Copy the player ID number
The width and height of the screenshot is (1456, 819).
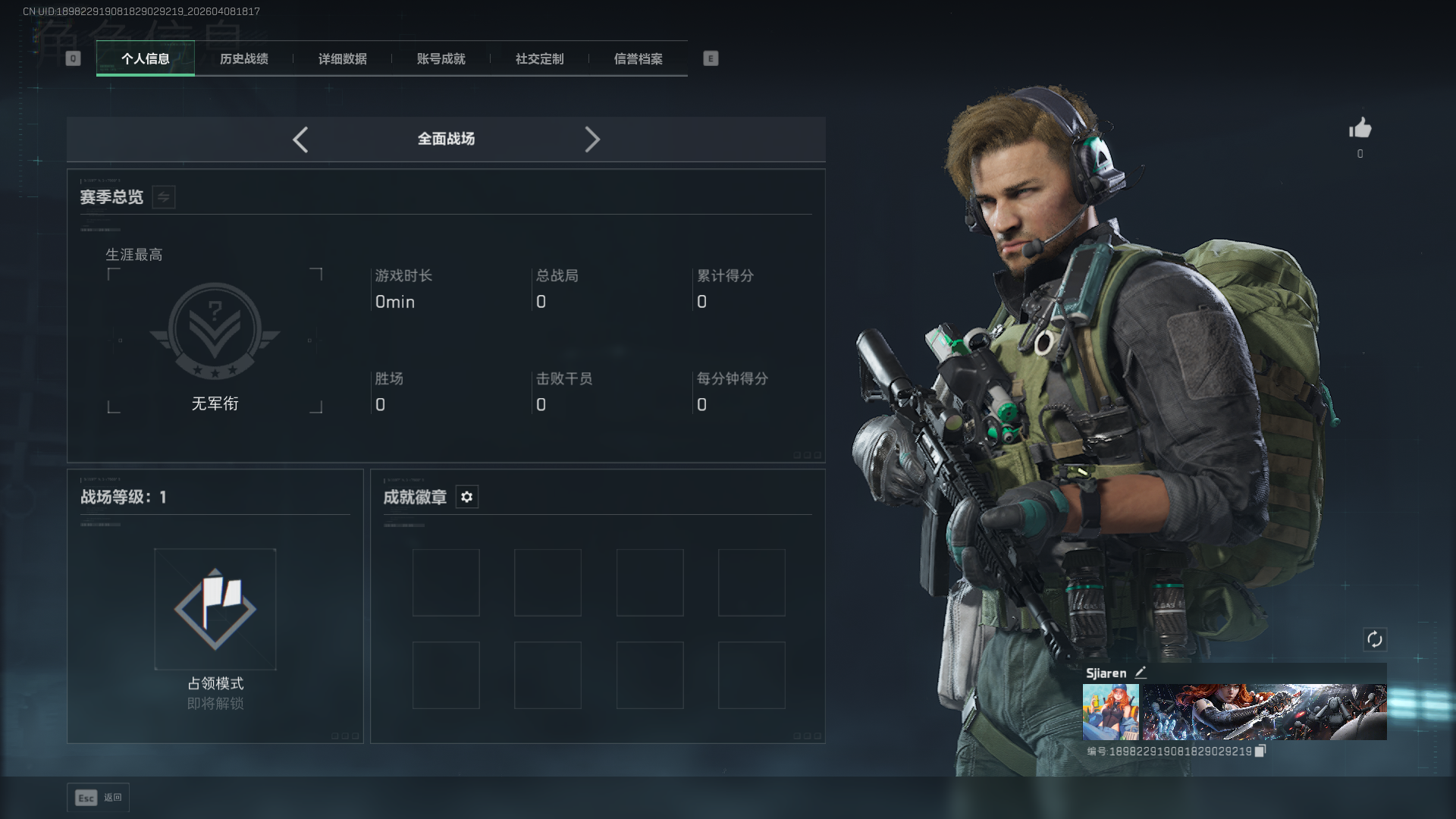(x=1260, y=751)
